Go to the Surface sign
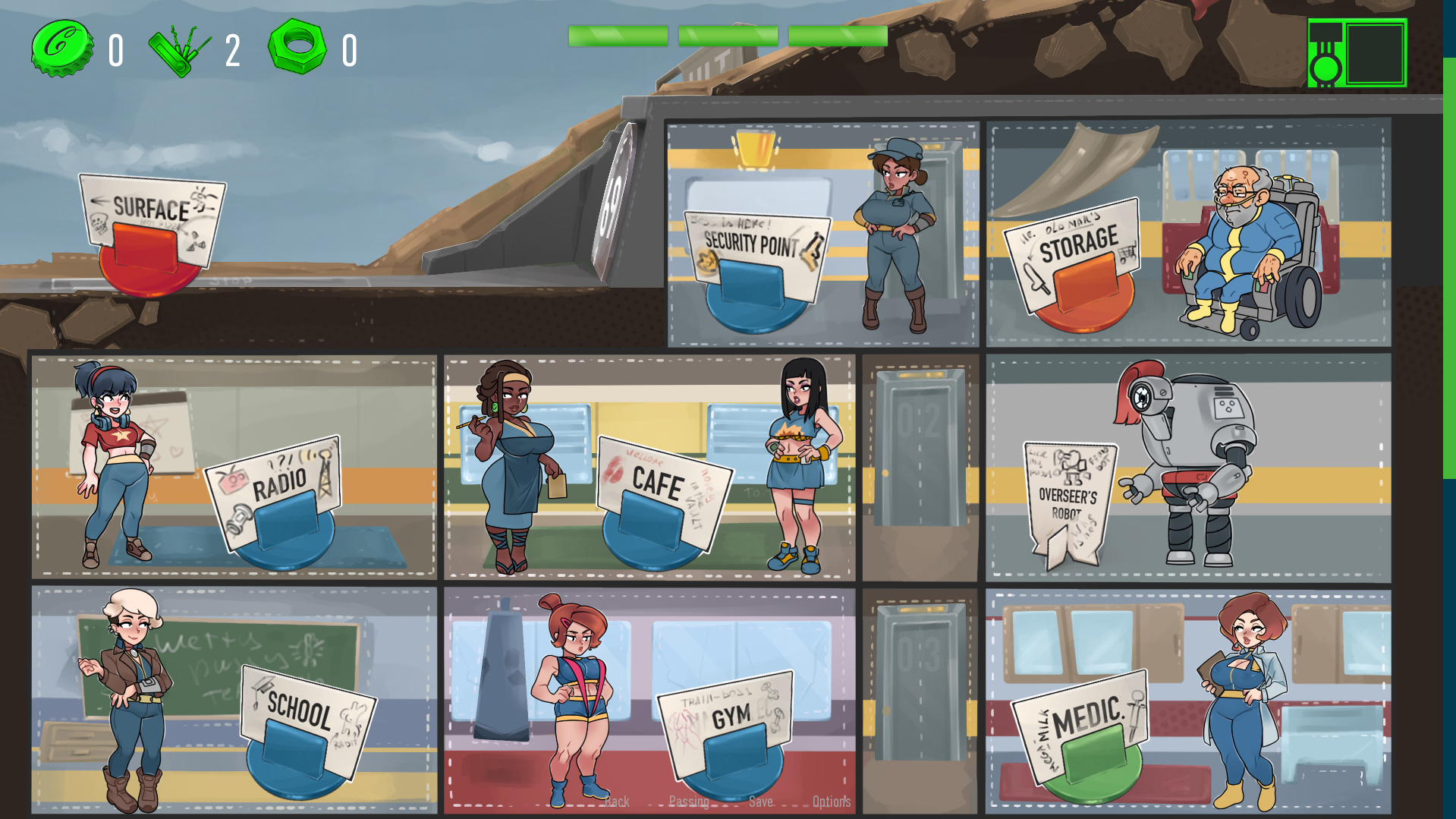 tap(152, 220)
